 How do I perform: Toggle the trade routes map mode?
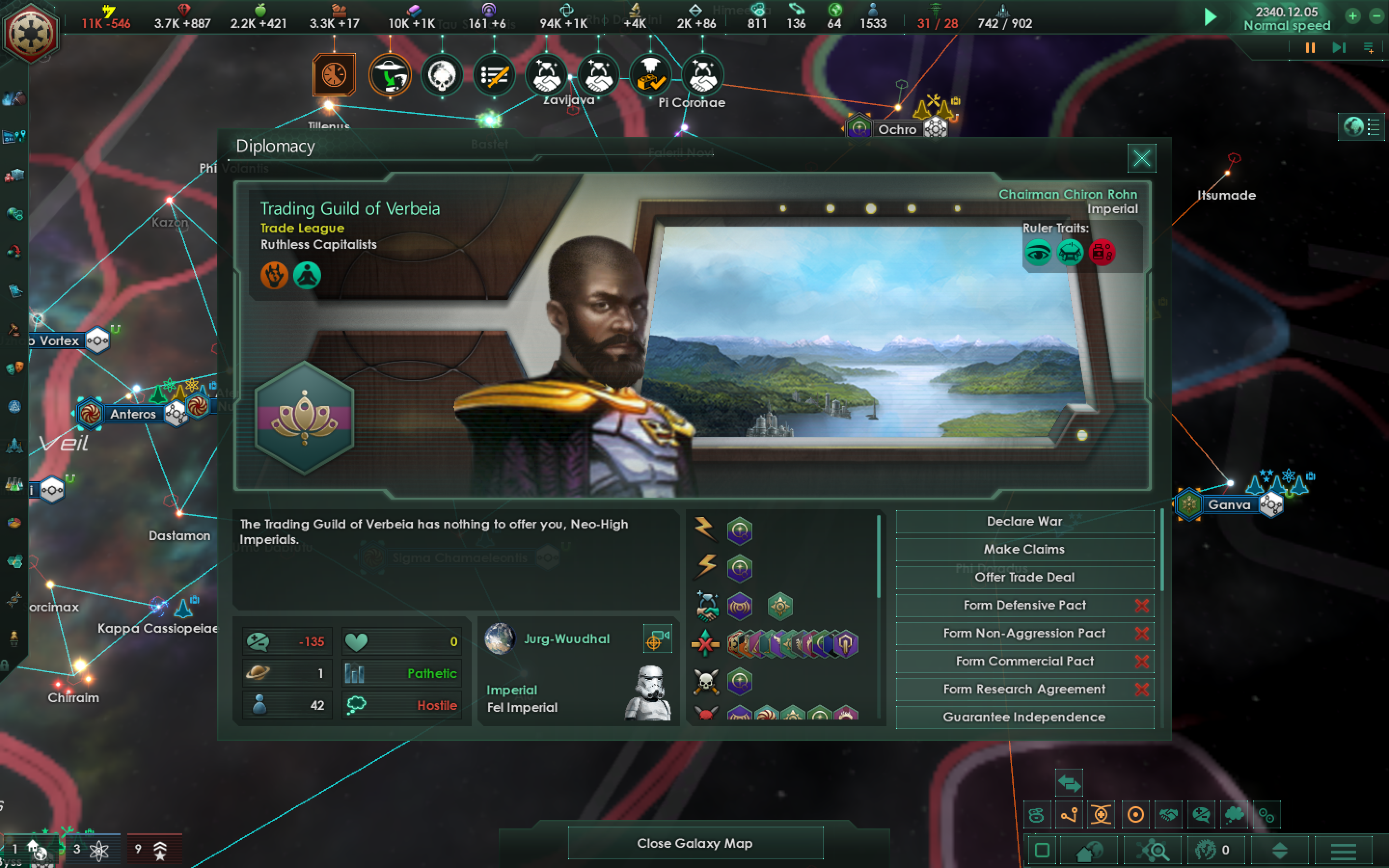click(1036, 815)
